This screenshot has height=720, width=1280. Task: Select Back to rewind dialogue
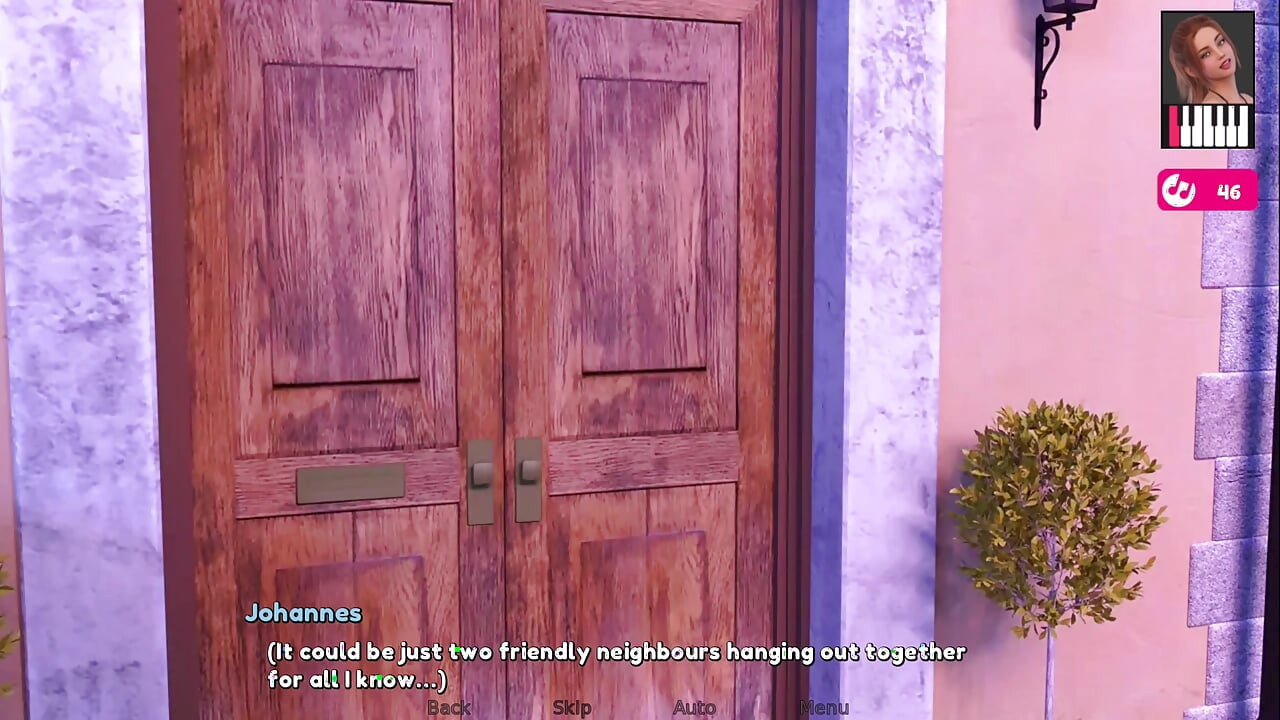(x=448, y=707)
